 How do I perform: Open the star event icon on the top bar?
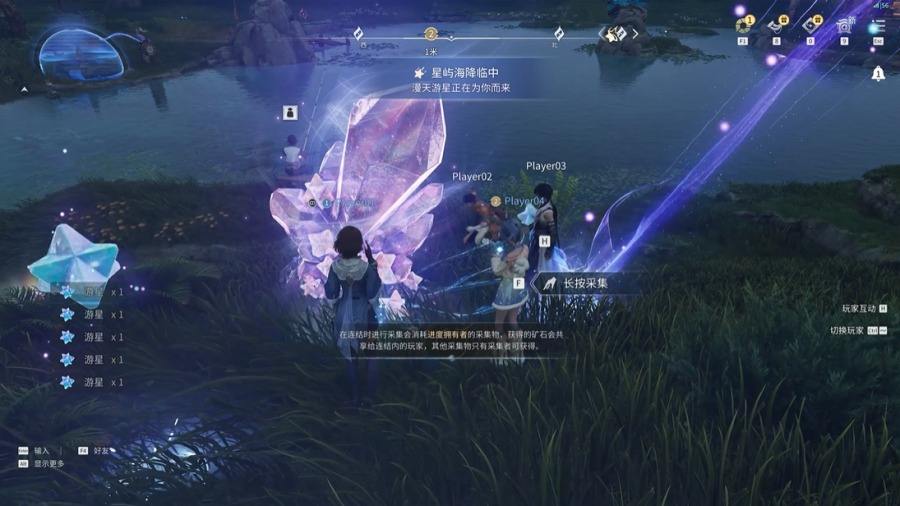616,34
